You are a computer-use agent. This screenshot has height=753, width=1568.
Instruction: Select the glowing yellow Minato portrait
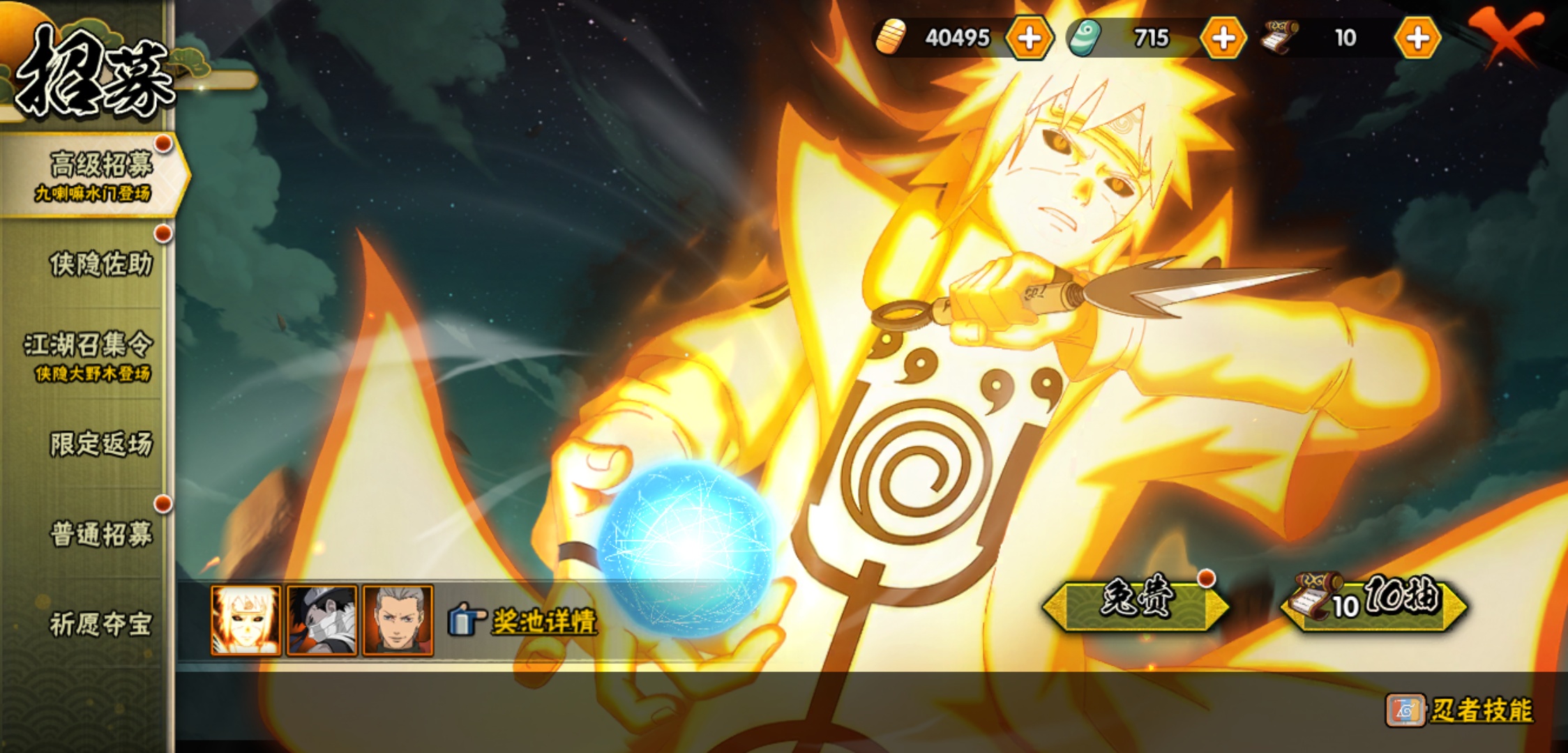point(246,621)
